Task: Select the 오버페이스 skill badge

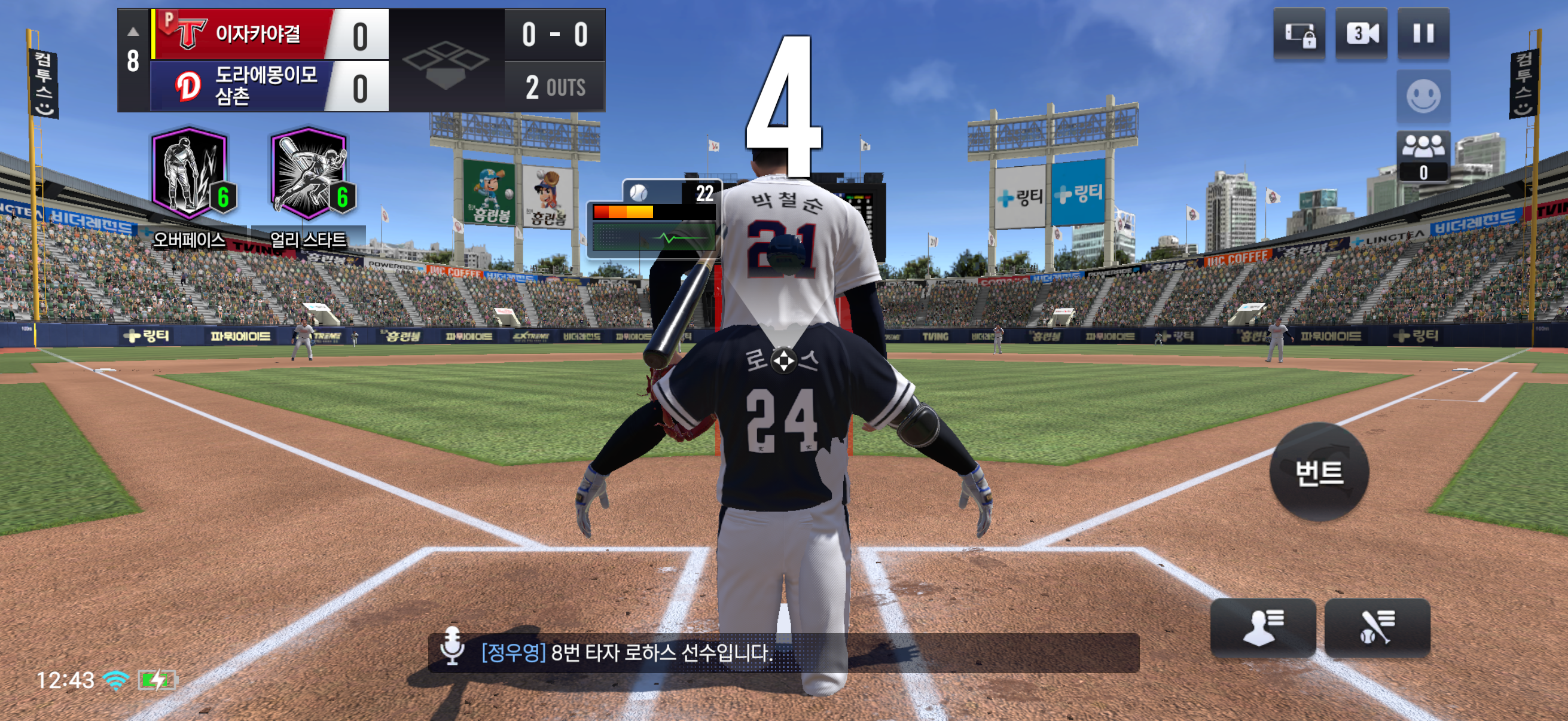Action: (190, 175)
